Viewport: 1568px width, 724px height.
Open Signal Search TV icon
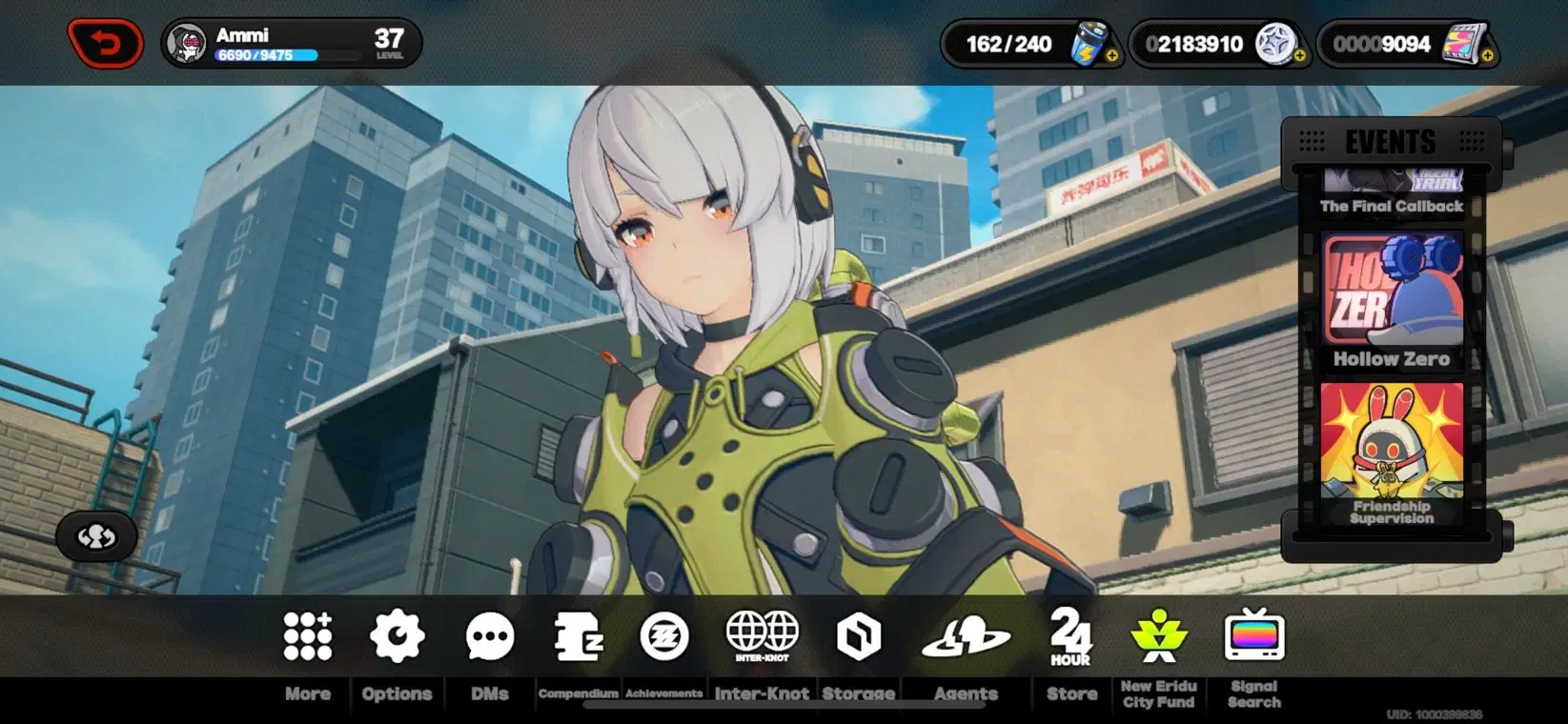tap(1255, 638)
